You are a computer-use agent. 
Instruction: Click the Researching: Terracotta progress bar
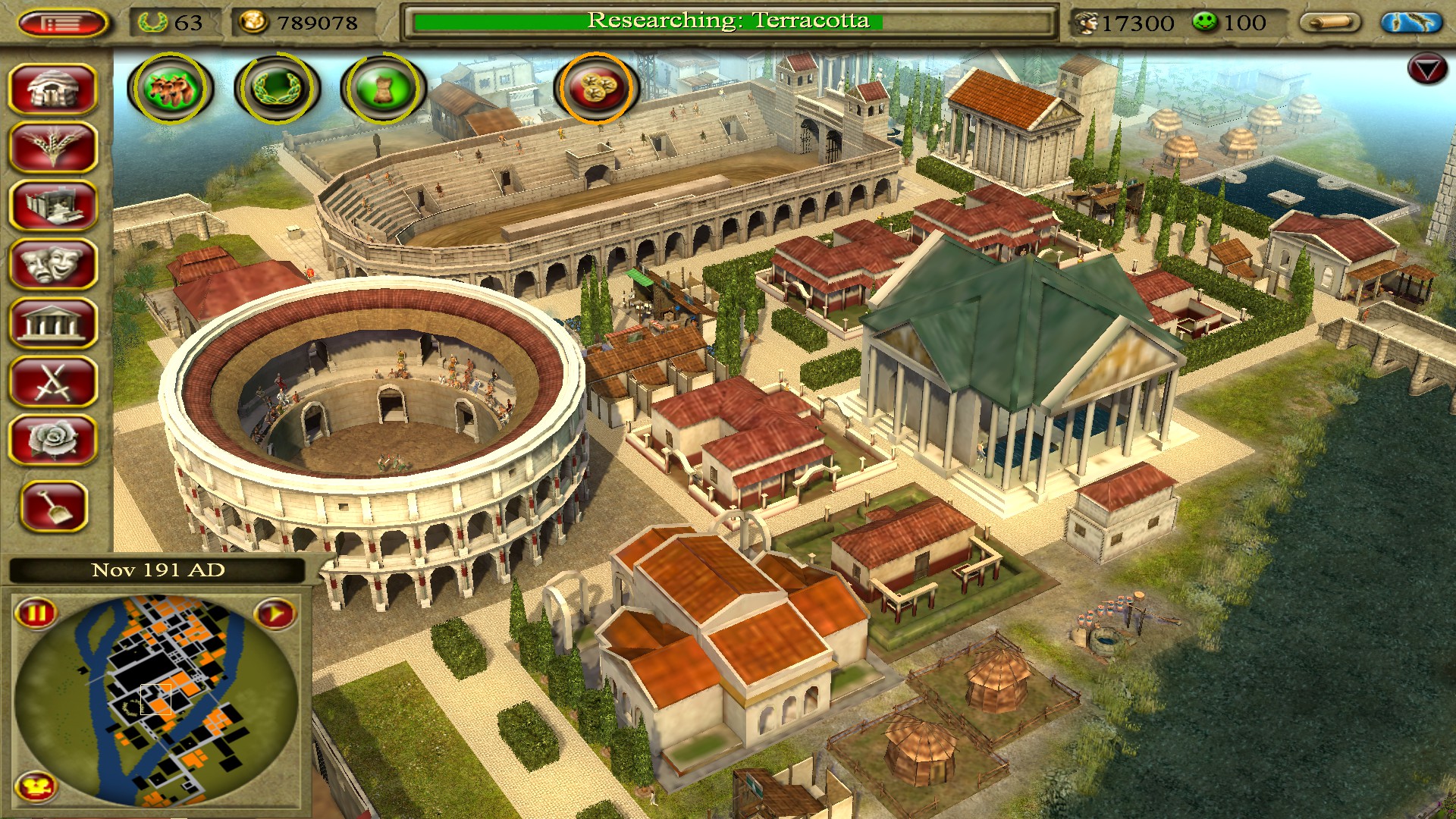[x=728, y=22]
